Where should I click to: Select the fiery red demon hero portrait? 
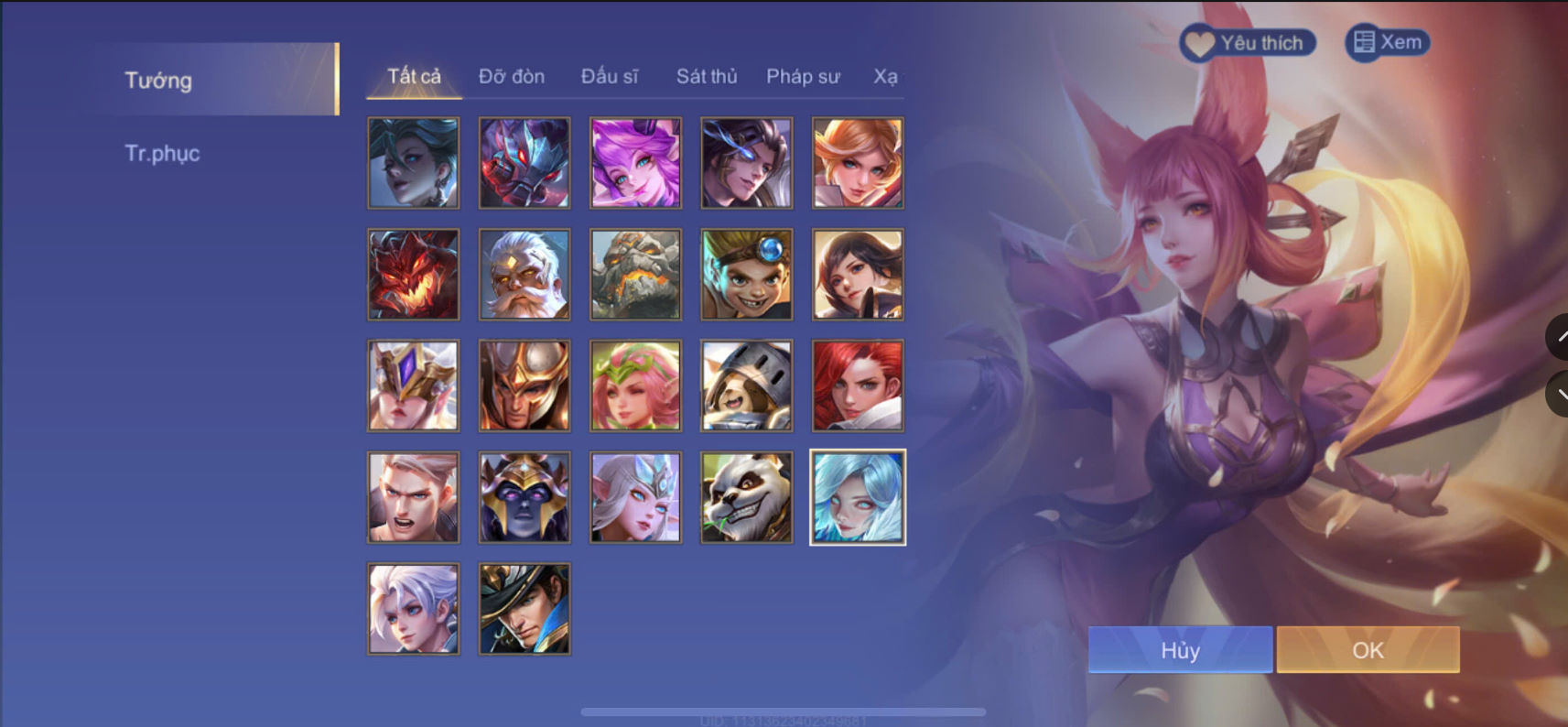pos(412,273)
